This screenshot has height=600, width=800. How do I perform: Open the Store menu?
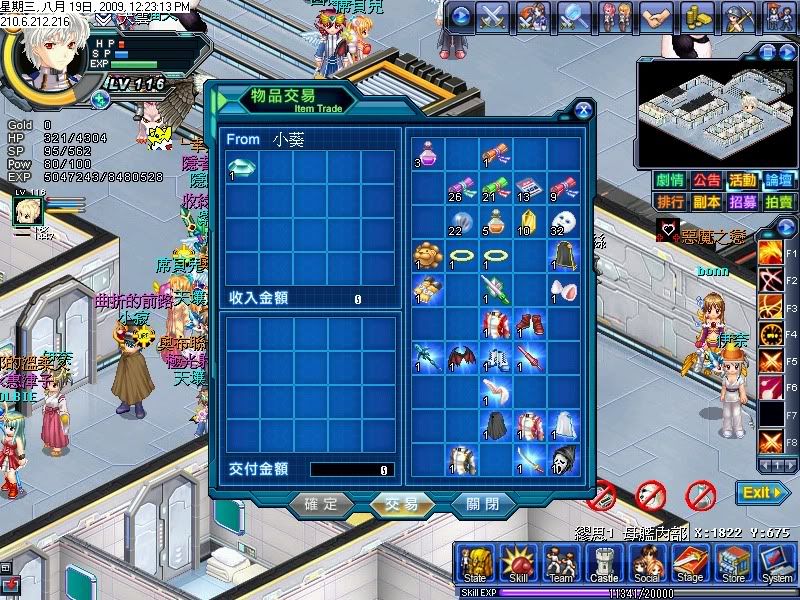click(x=733, y=565)
